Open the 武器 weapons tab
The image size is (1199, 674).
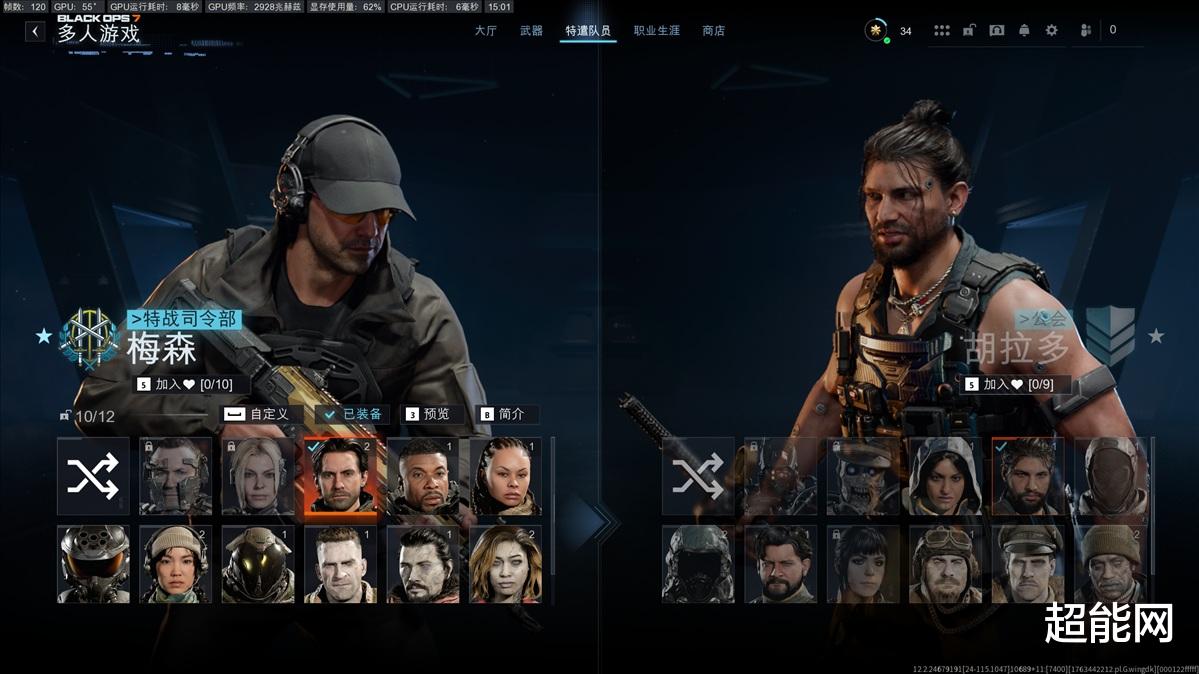[x=531, y=31]
